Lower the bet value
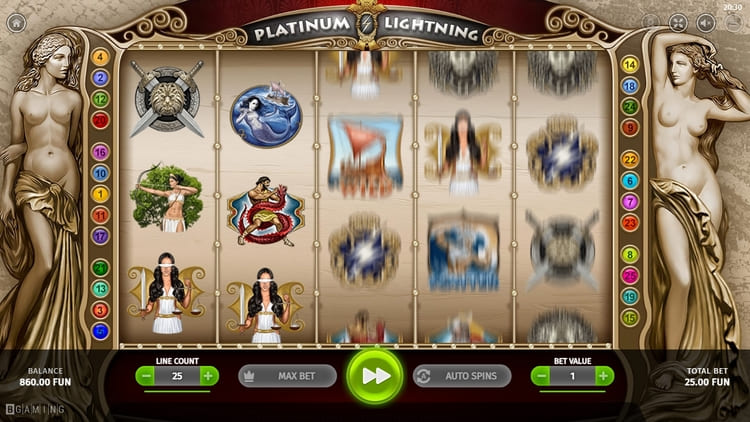750x422 pixels. 541,376
